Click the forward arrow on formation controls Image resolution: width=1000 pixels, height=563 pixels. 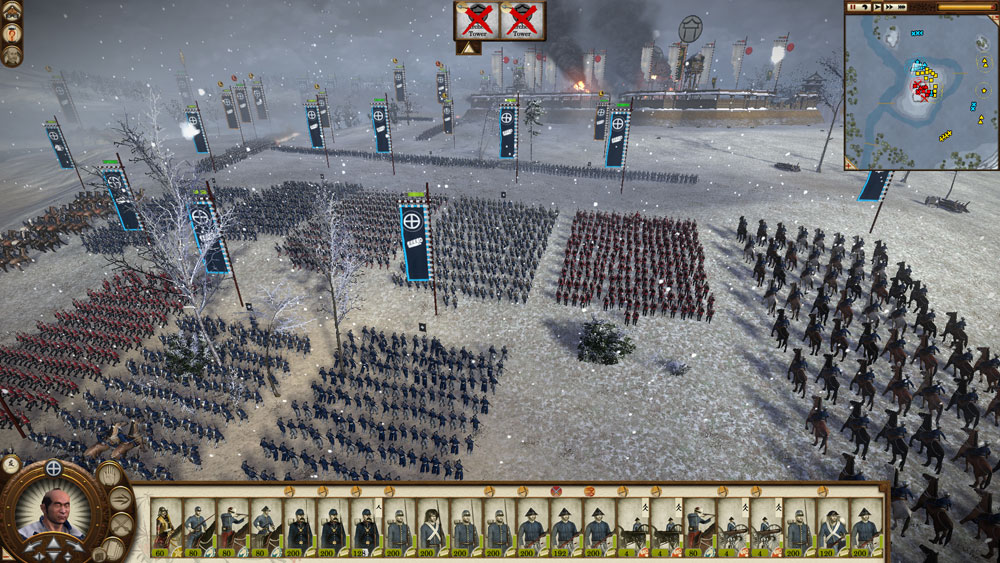point(54,541)
